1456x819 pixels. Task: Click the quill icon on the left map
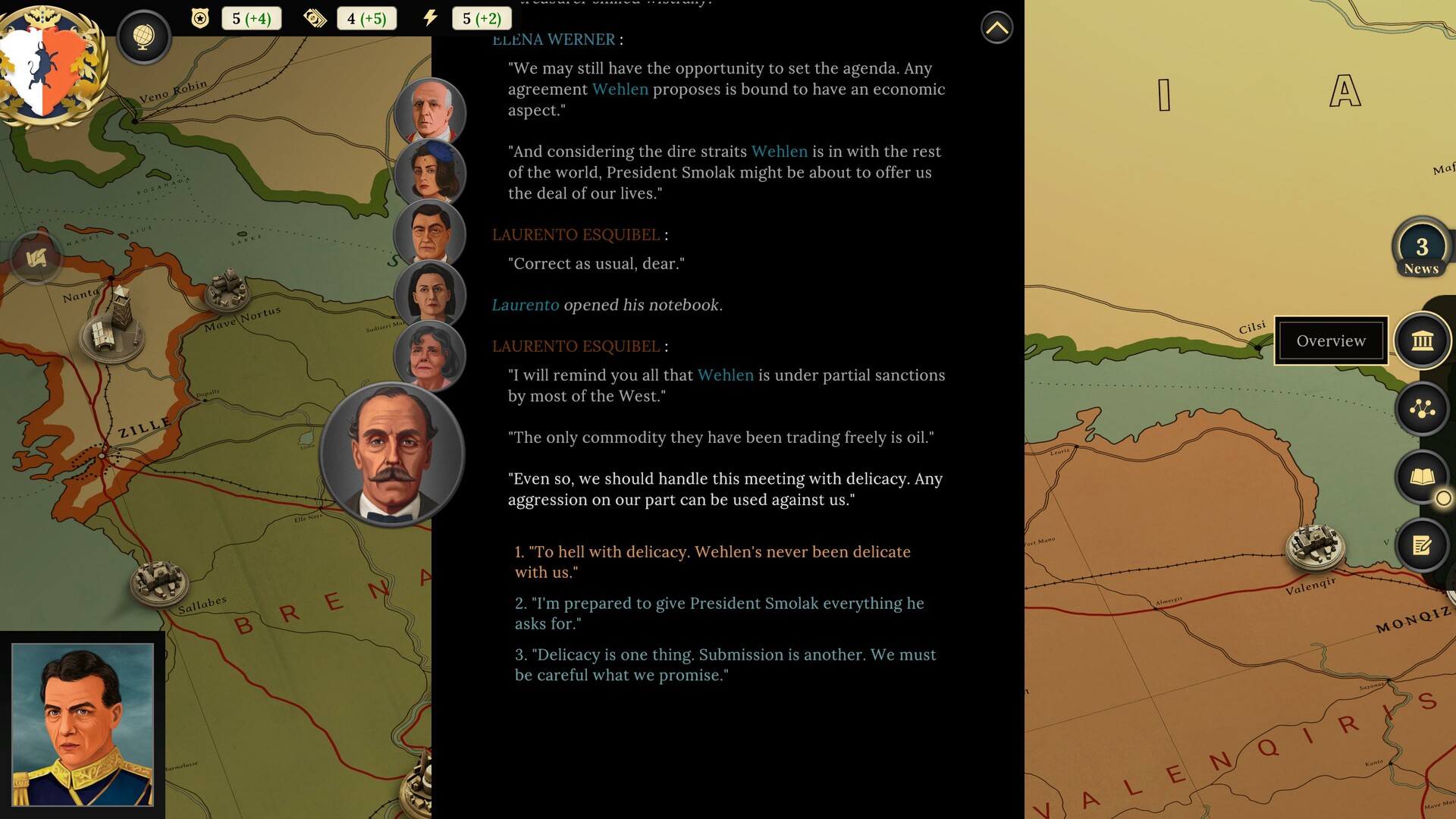36,258
